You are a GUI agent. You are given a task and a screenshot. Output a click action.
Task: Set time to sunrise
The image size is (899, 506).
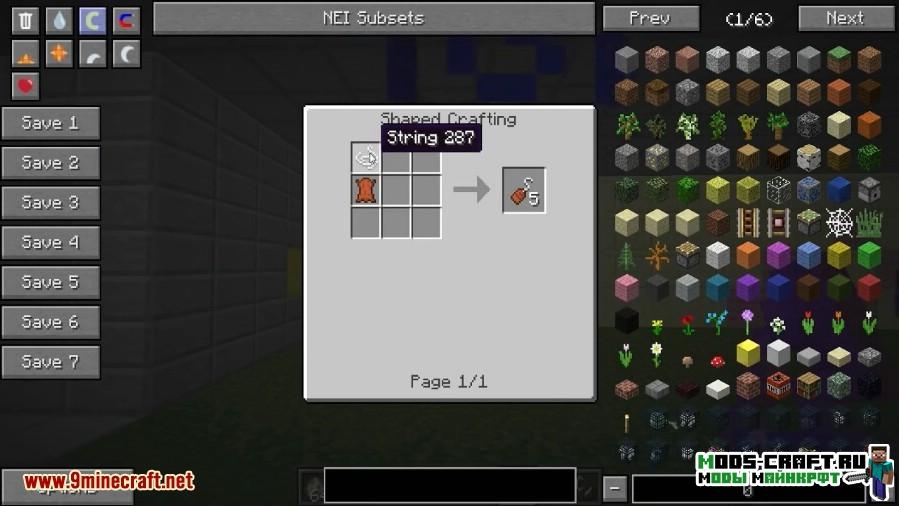click(x=25, y=53)
